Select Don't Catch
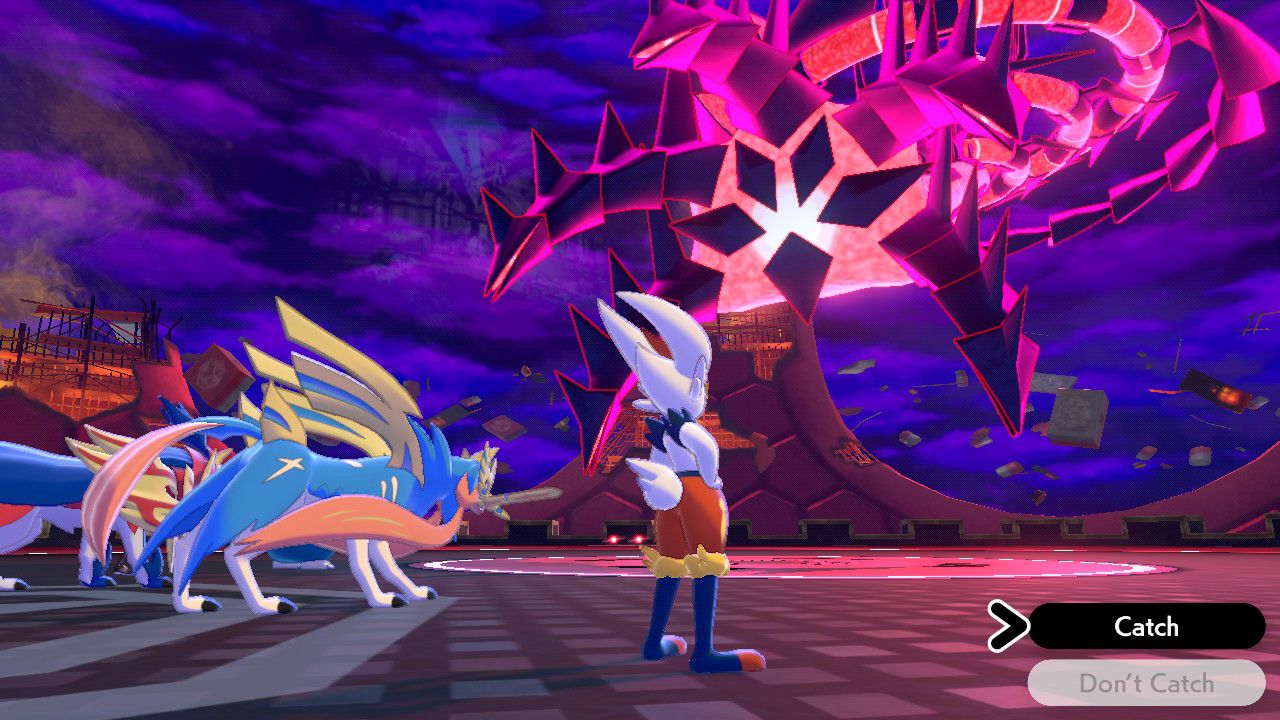Image resolution: width=1280 pixels, height=720 pixels. (1146, 683)
